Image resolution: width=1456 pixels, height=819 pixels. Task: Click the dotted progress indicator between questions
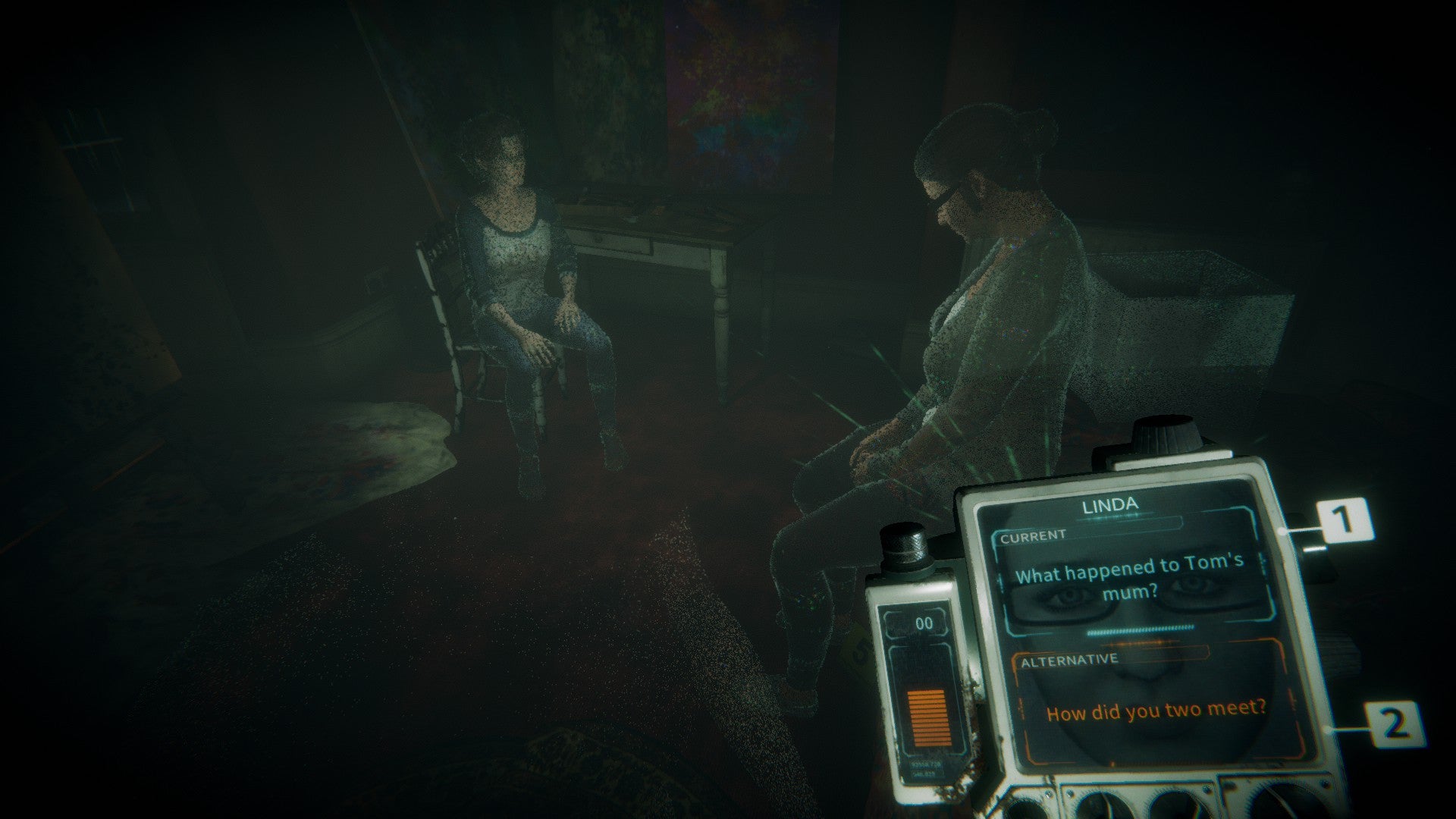click(x=1140, y=629)
